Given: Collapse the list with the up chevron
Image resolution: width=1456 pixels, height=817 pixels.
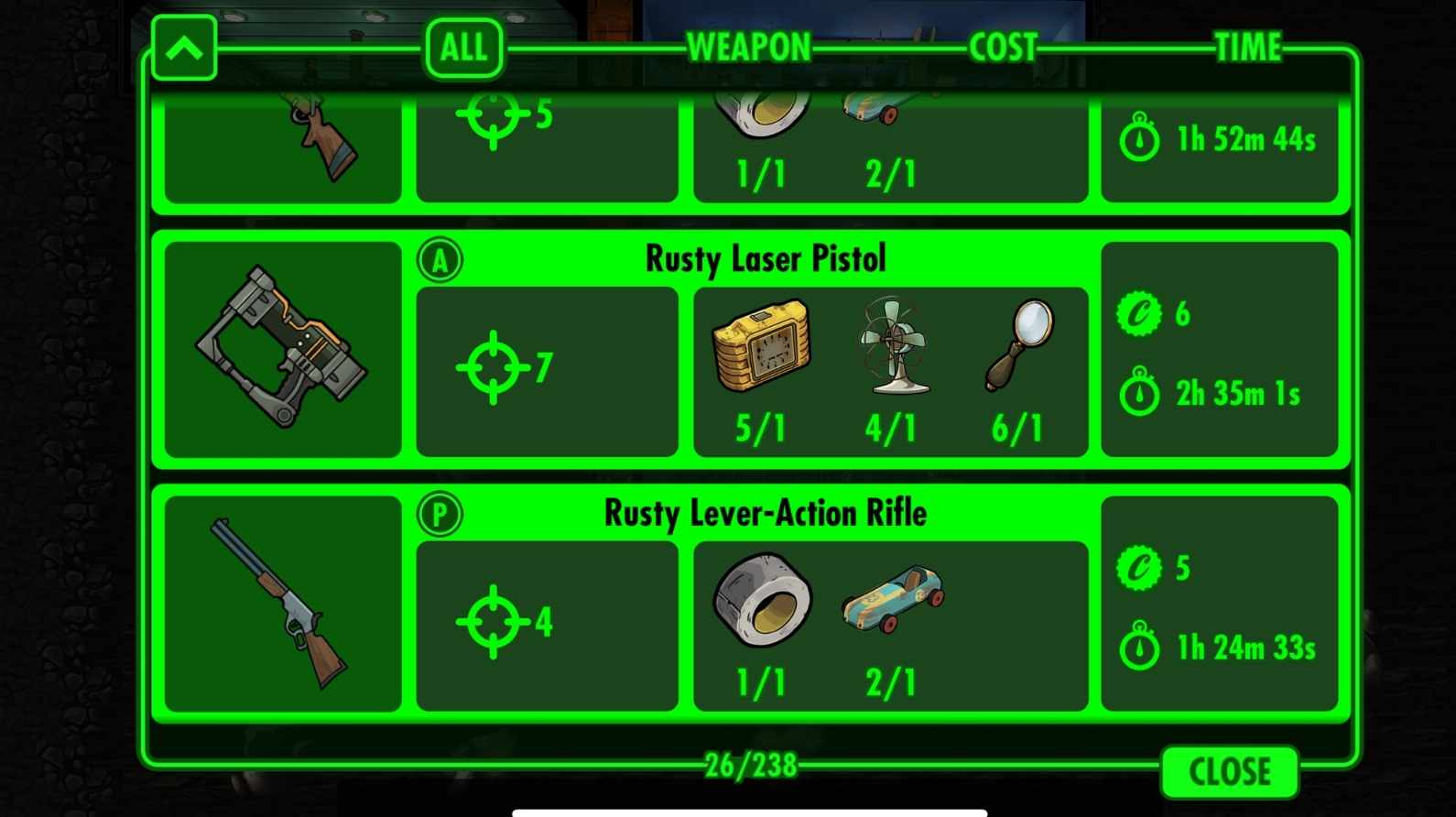Looking at the screenshot, I should pos(186,48).
